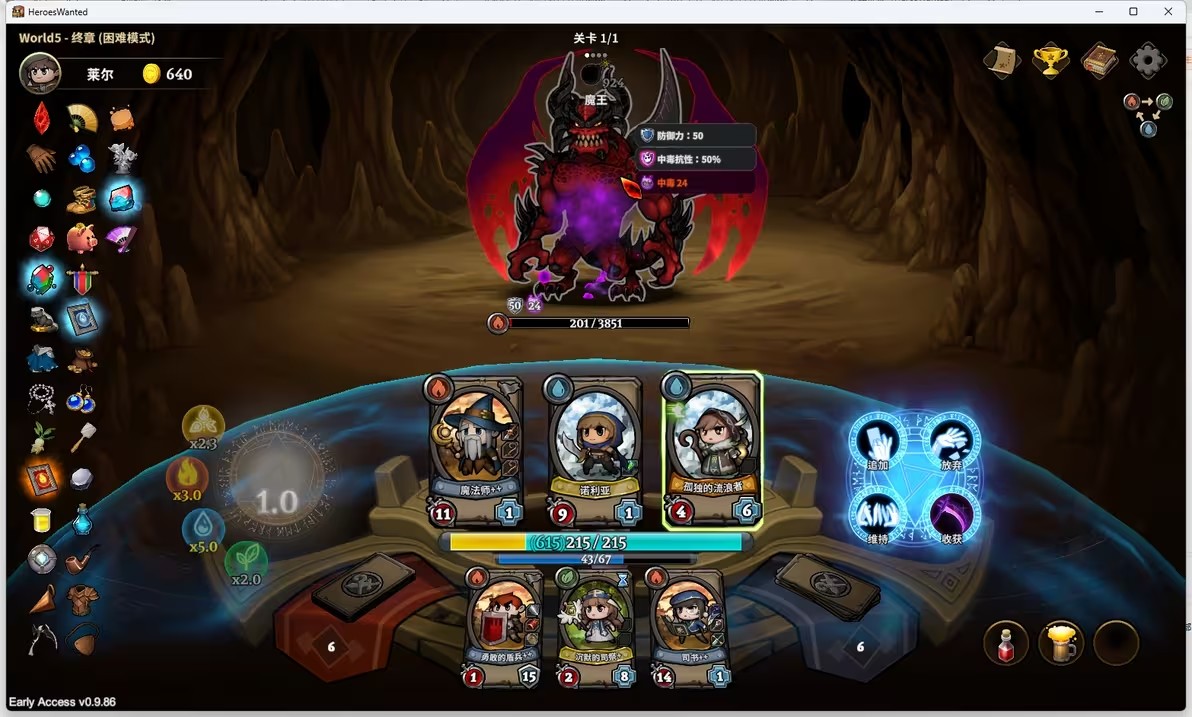Trigger the 收获 harvest action

tap(952, 517)
